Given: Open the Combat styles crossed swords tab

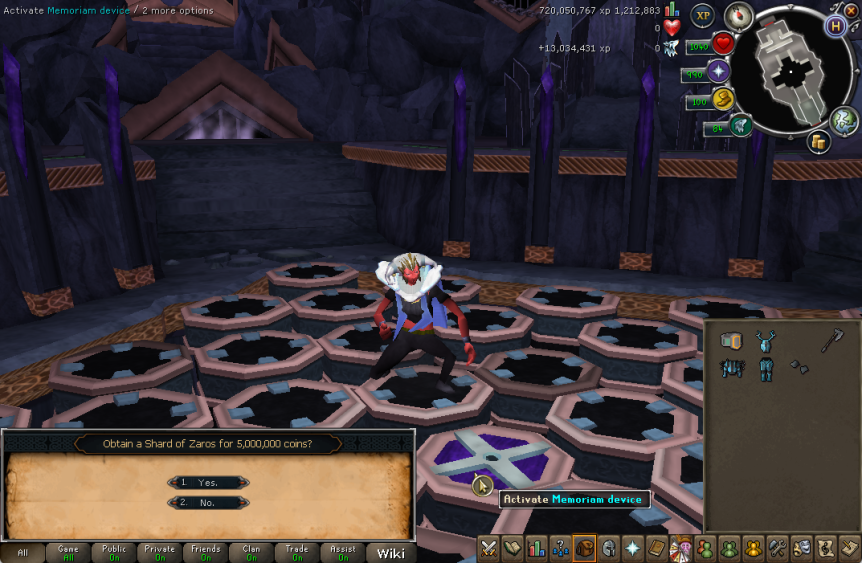Looking at the screenshot, I should pos(489,548).
